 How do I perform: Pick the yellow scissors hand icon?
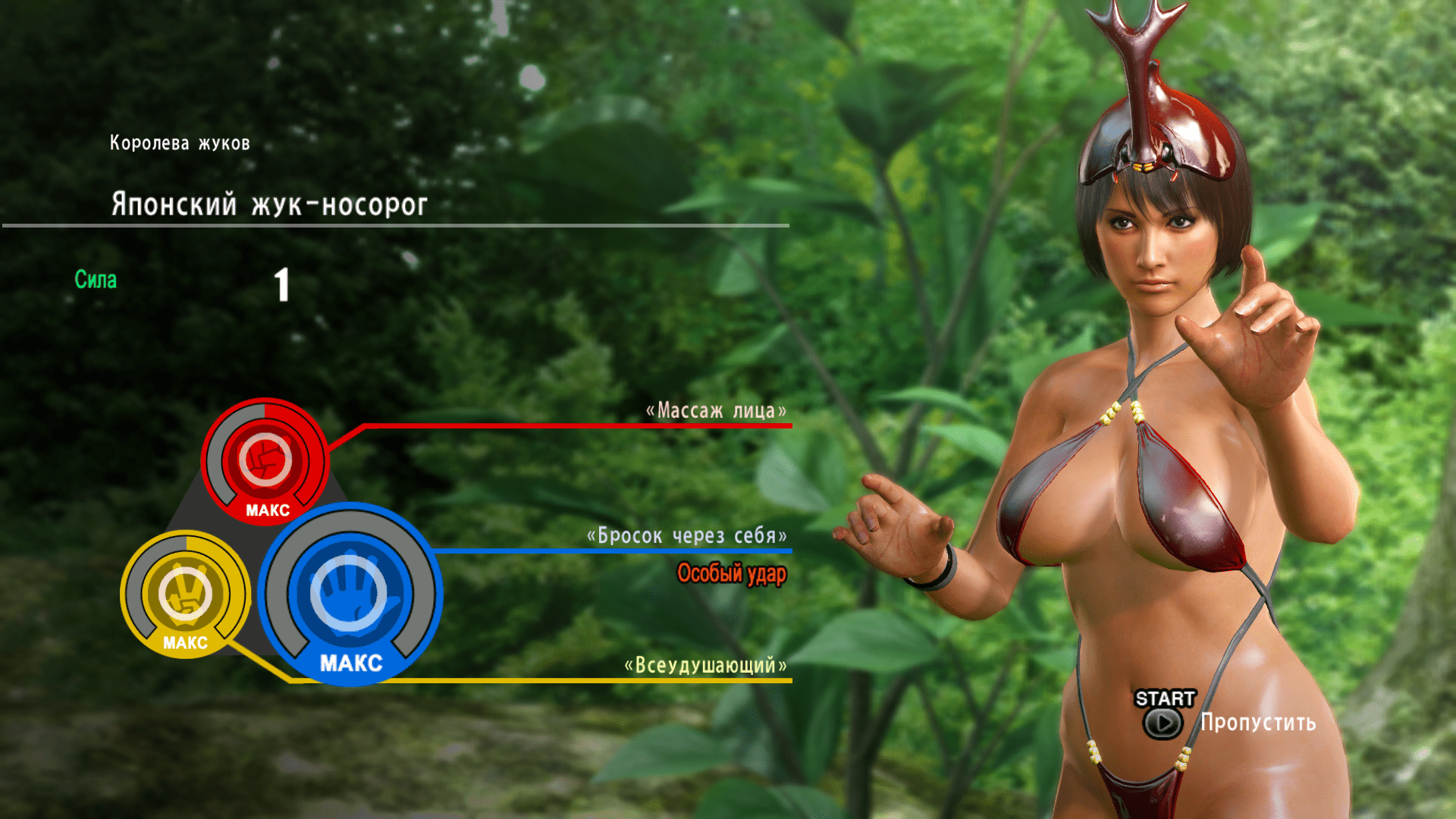[x=185, y=591]
